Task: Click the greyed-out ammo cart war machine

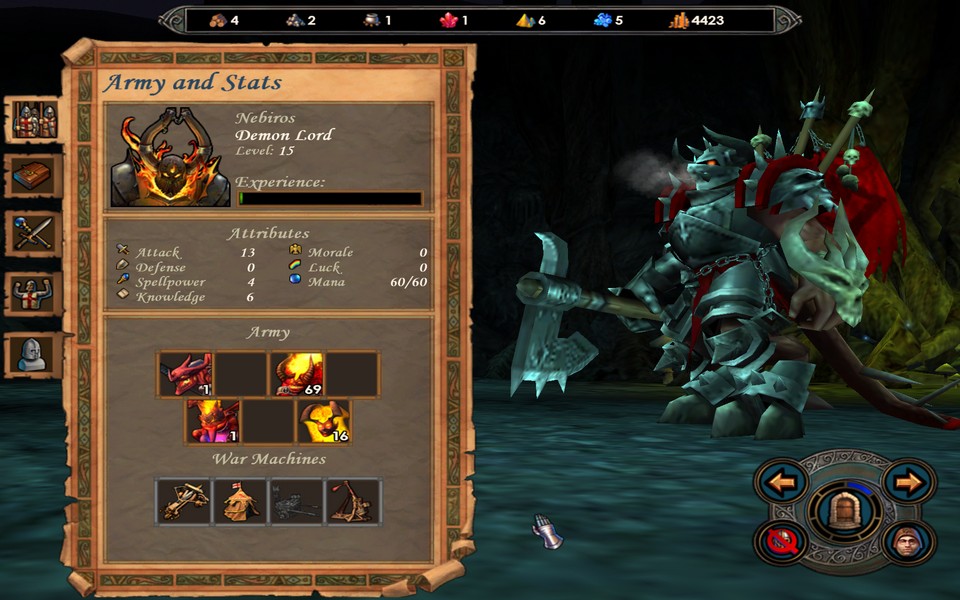Action: 297,501
